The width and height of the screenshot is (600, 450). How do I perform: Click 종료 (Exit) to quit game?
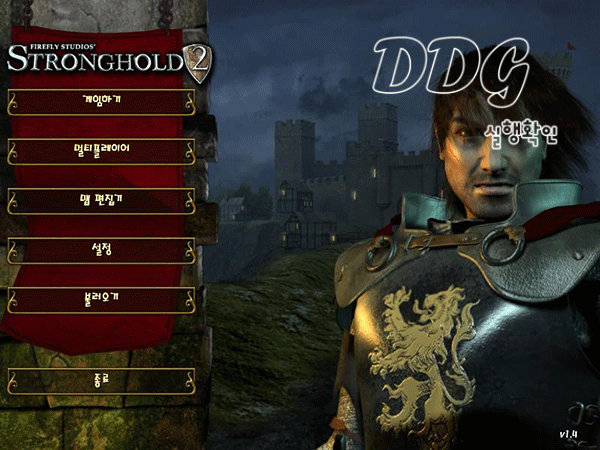coord(100,380)
